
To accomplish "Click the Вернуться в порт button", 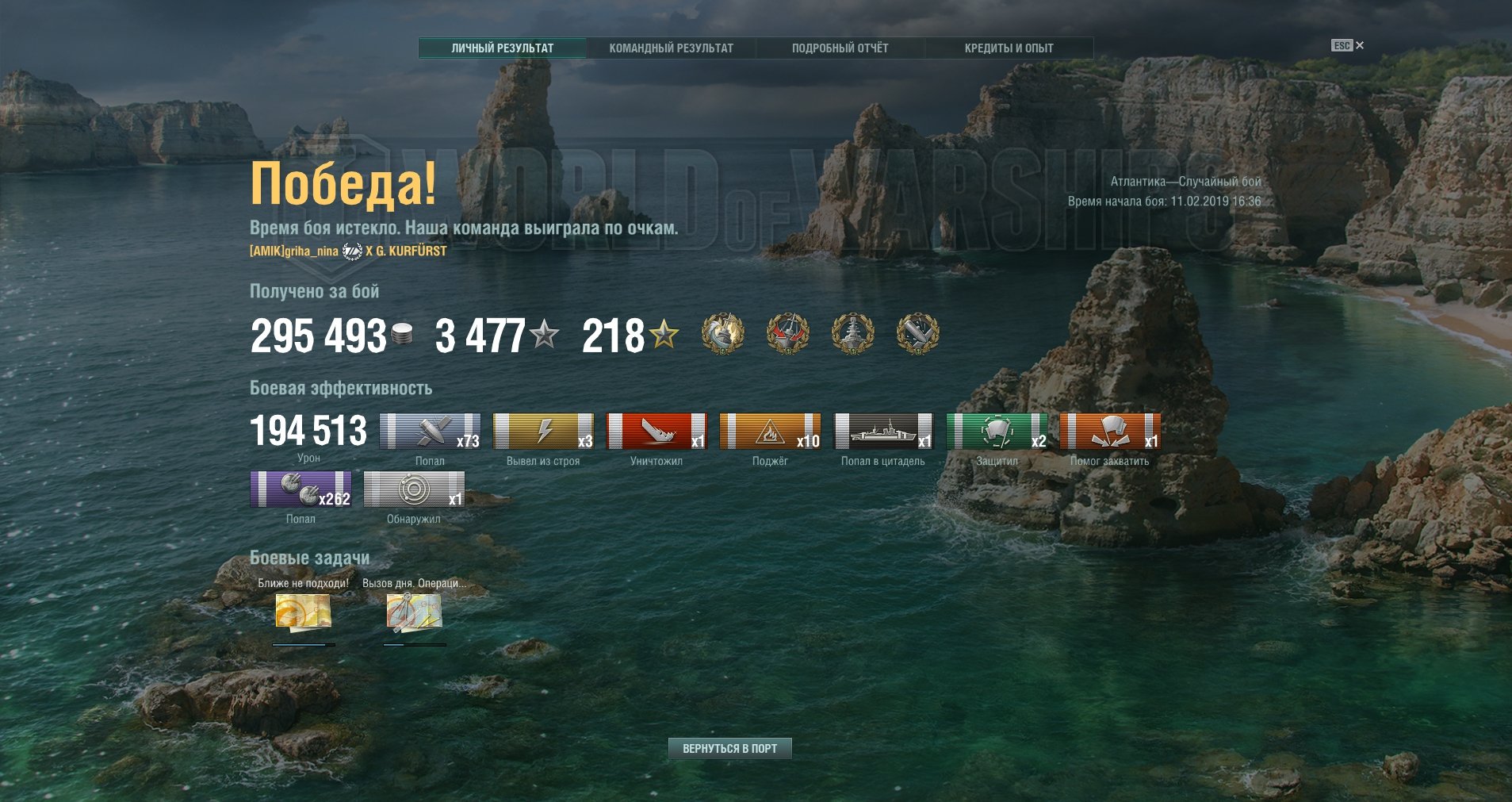I will [729, 748].
